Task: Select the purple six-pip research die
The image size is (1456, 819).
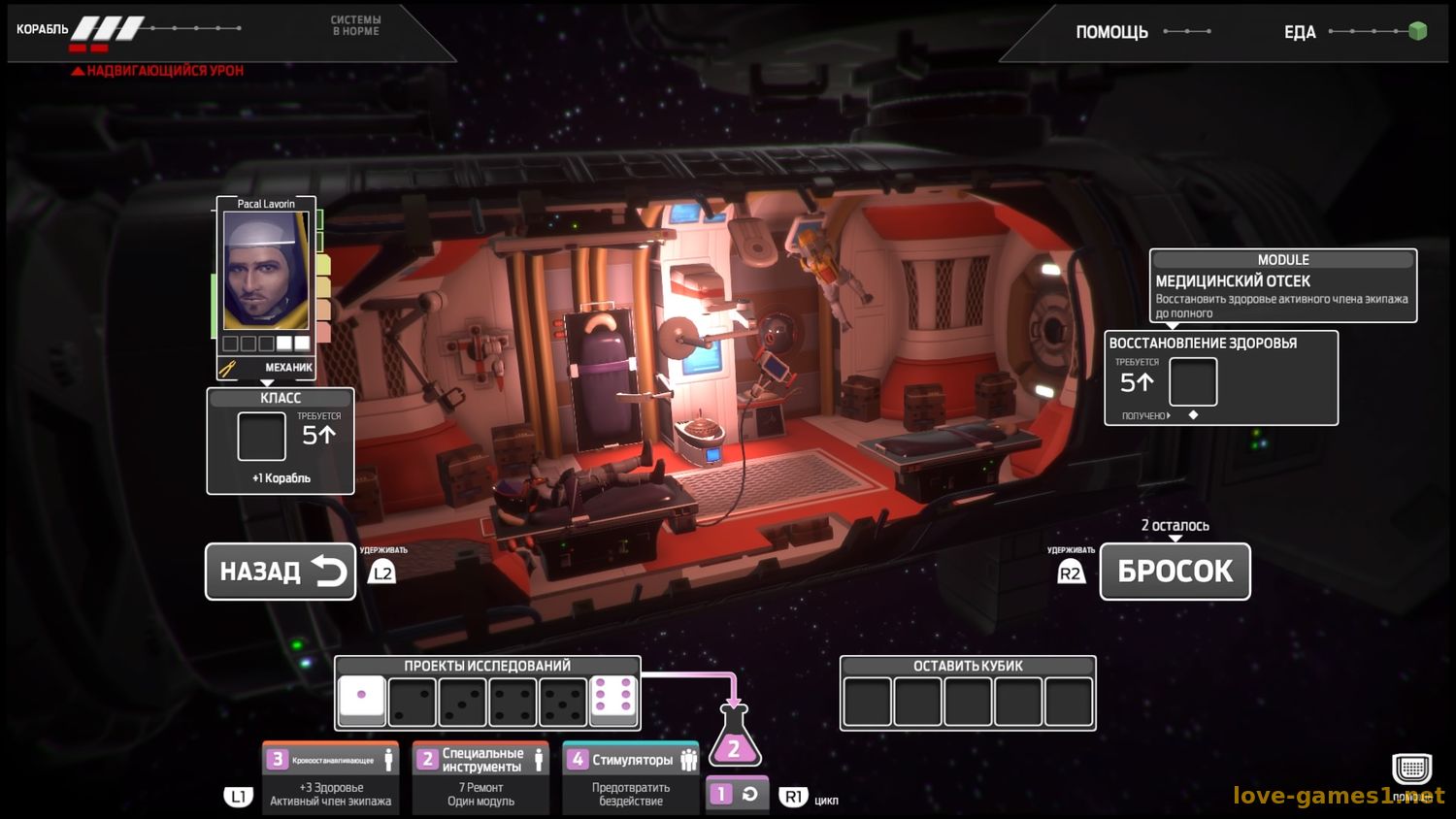Action: pyautogui.click(x=613, y=701)
